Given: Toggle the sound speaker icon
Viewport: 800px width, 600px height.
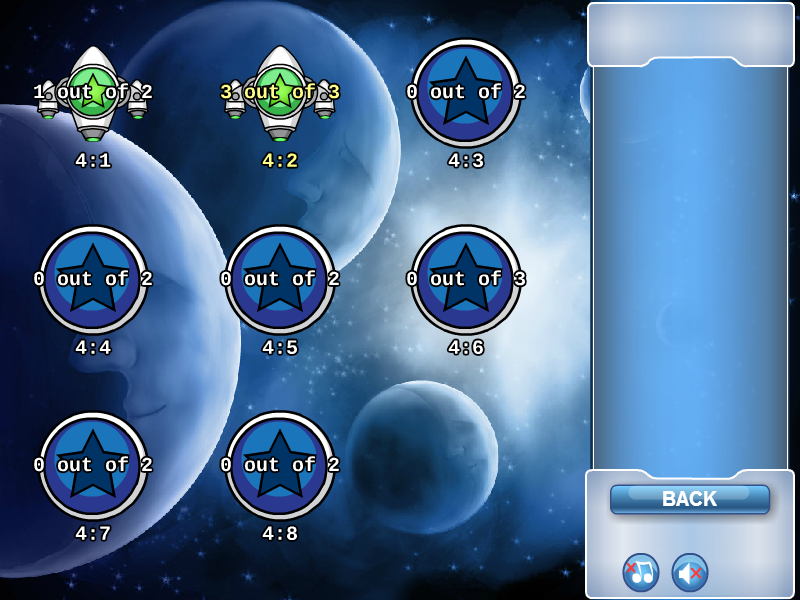Looking at the screenshot, I should (690, 572).
